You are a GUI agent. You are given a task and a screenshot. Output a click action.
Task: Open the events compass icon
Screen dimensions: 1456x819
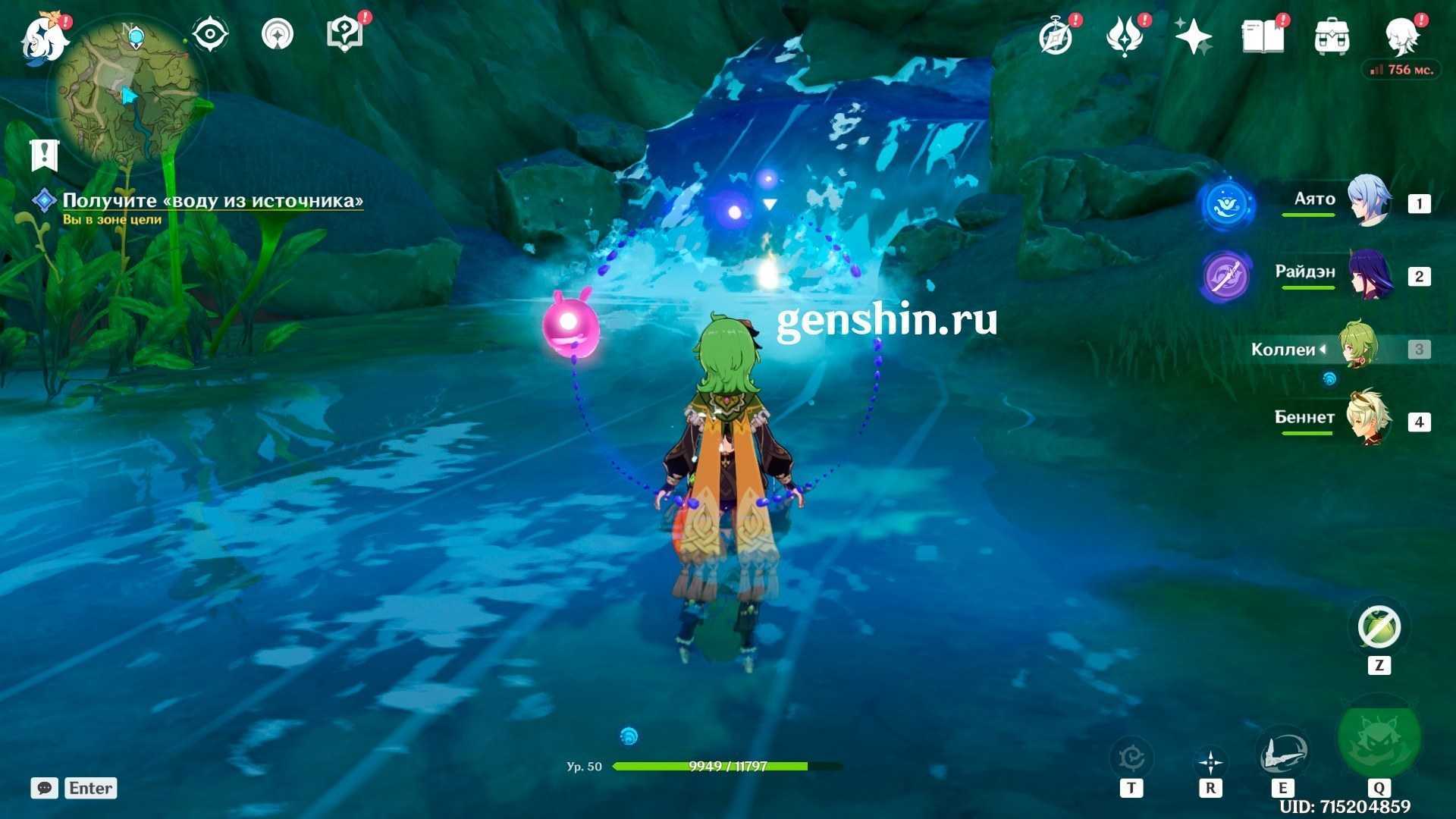point(1056,36)
